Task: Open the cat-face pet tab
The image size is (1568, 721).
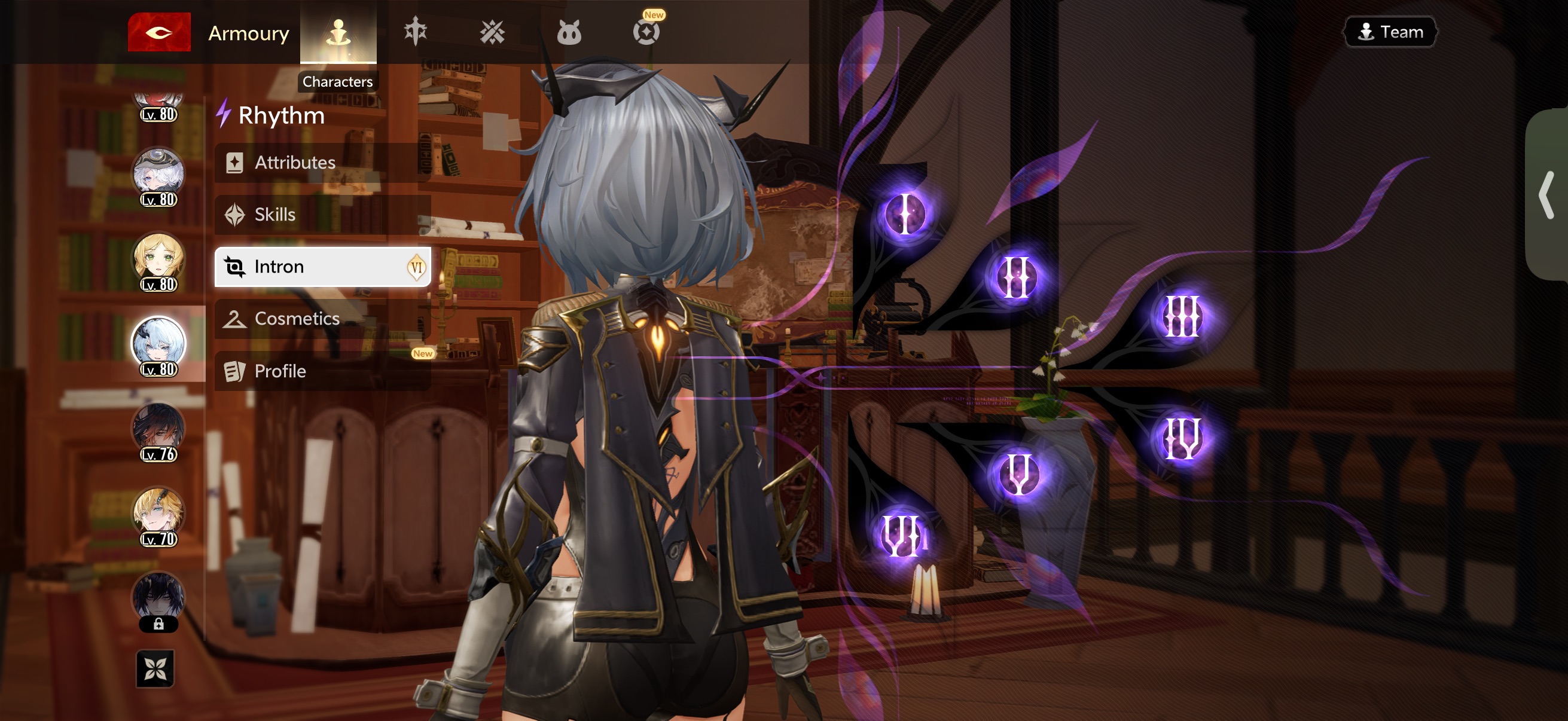Action: point(569,32)
